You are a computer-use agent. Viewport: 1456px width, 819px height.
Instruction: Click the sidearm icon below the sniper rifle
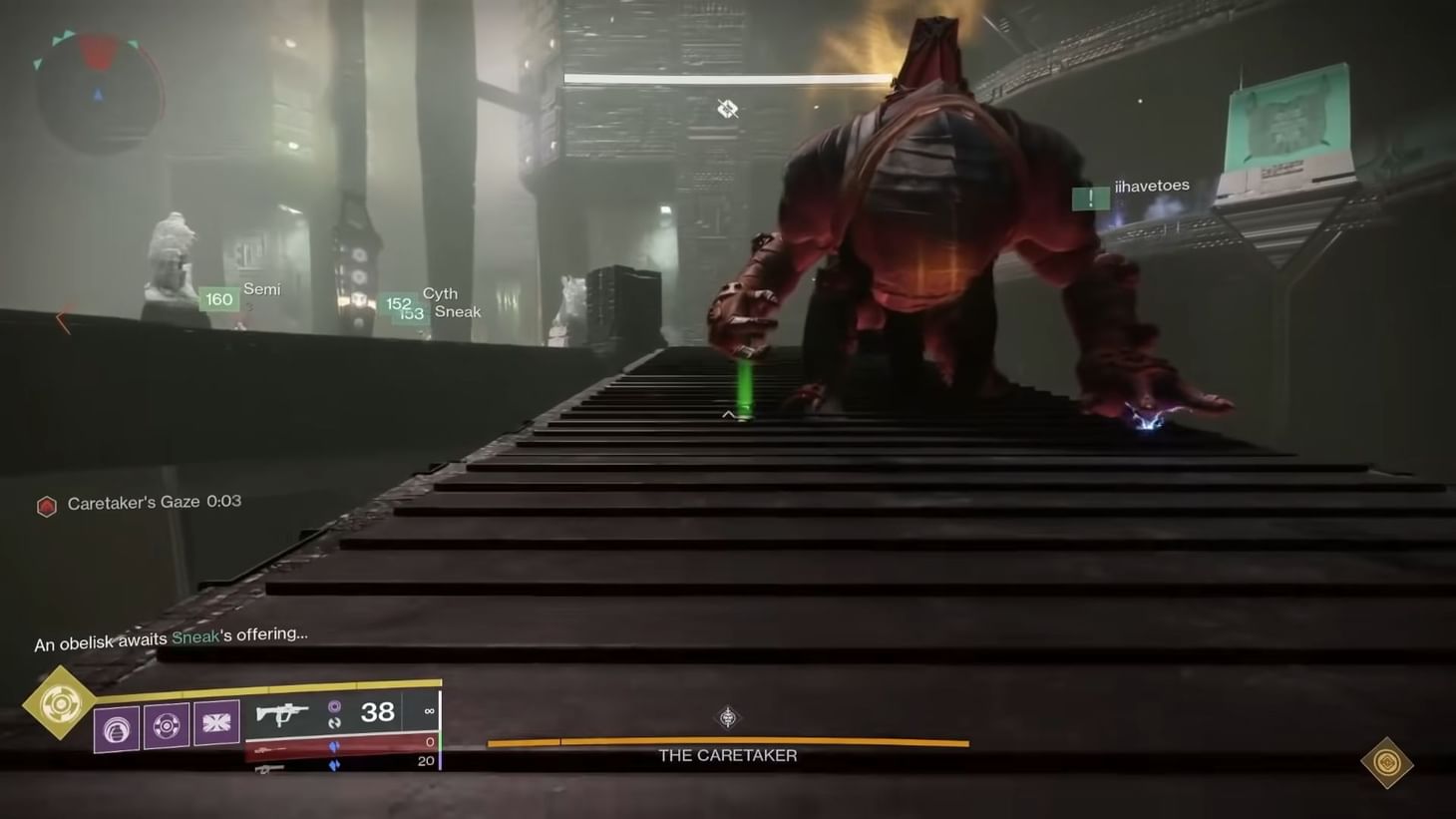tap(267, 769)
